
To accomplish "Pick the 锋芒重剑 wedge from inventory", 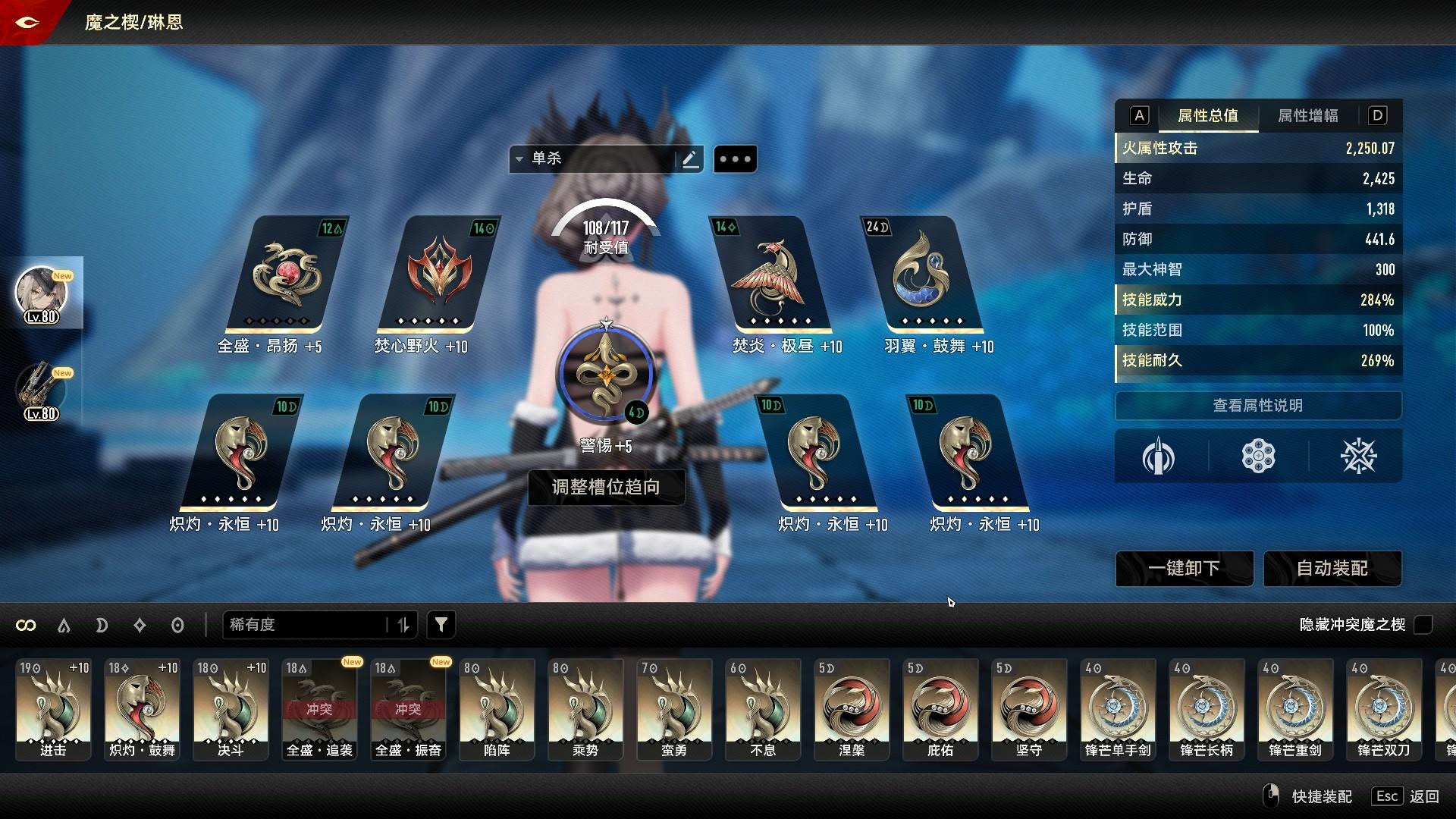I will 1295,709.
